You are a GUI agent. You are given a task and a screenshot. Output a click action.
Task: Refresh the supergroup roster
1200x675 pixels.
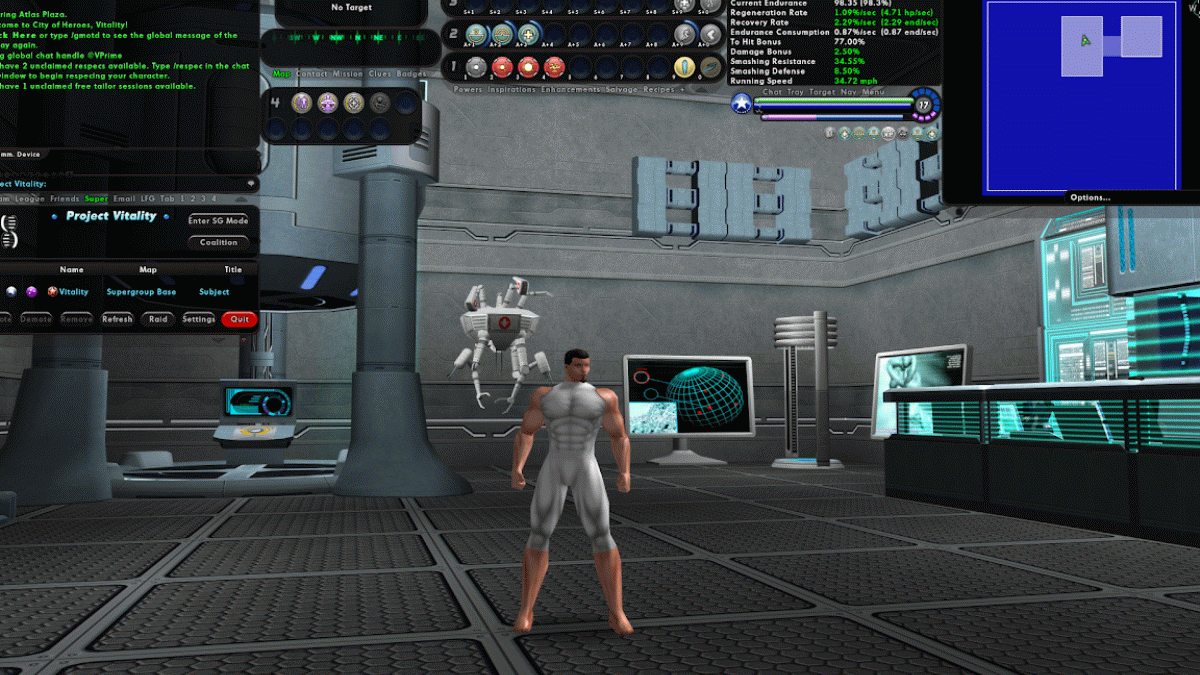point(117,319)
